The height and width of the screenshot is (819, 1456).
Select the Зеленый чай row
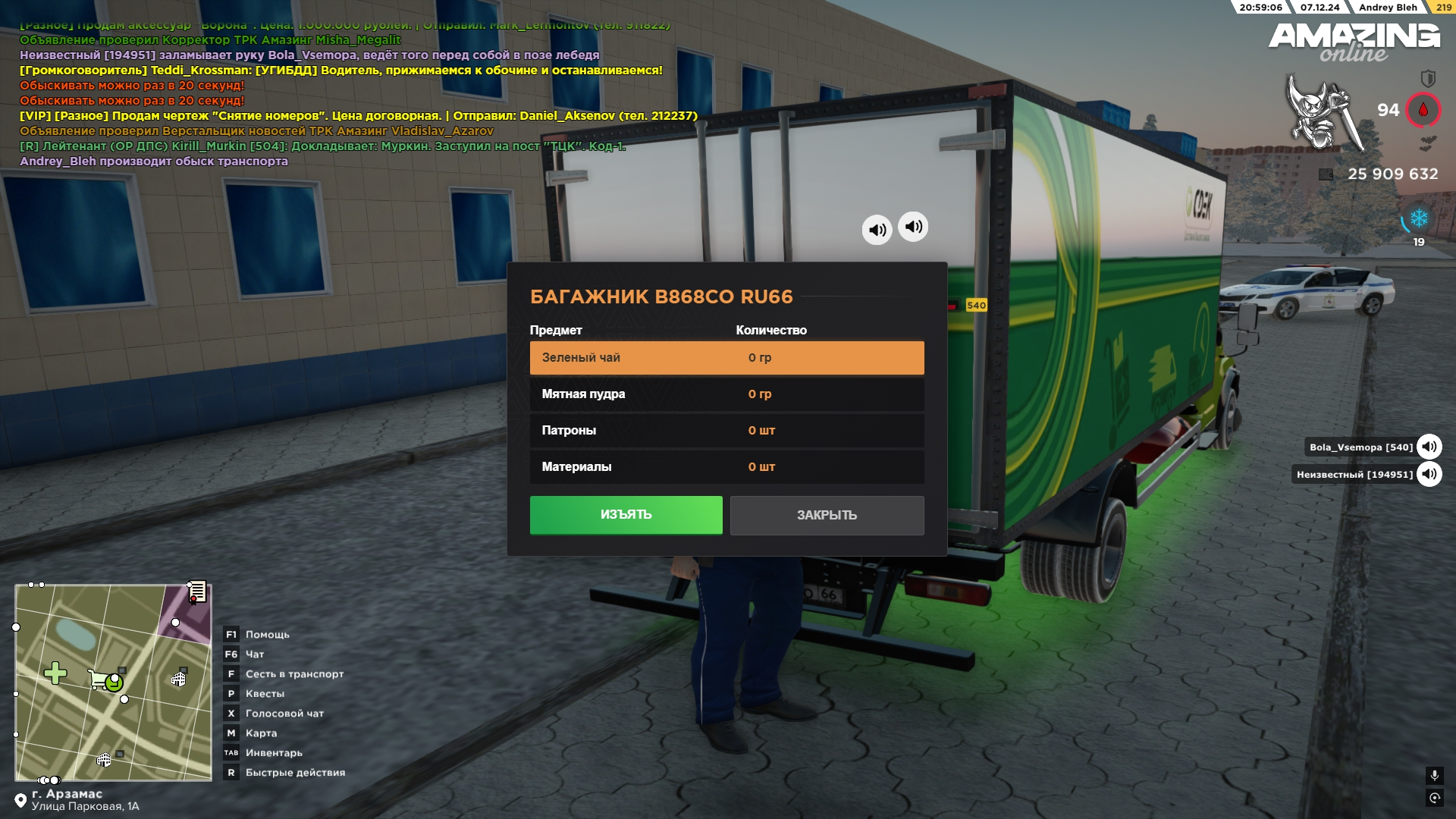click(x=726, y=358)
